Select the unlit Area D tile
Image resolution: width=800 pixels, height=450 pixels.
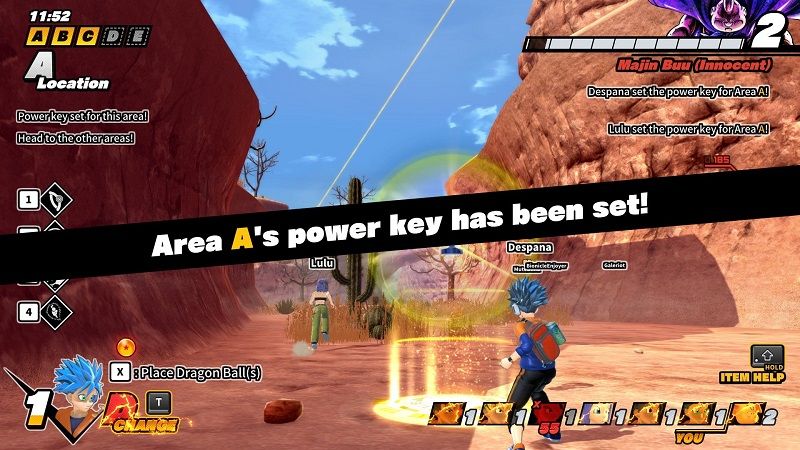coord(113,36)
